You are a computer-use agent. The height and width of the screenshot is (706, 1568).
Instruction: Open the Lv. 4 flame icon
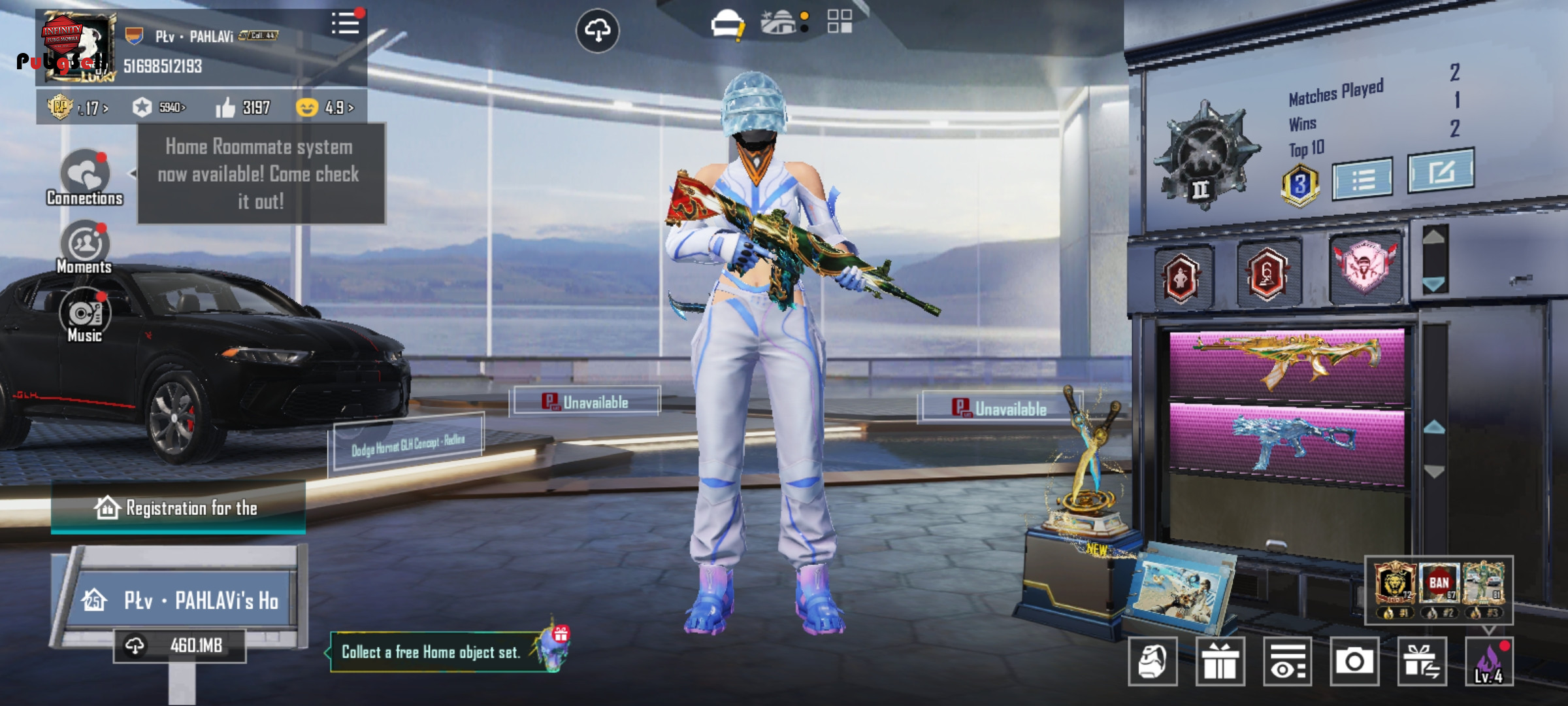tap(1489, 662)
